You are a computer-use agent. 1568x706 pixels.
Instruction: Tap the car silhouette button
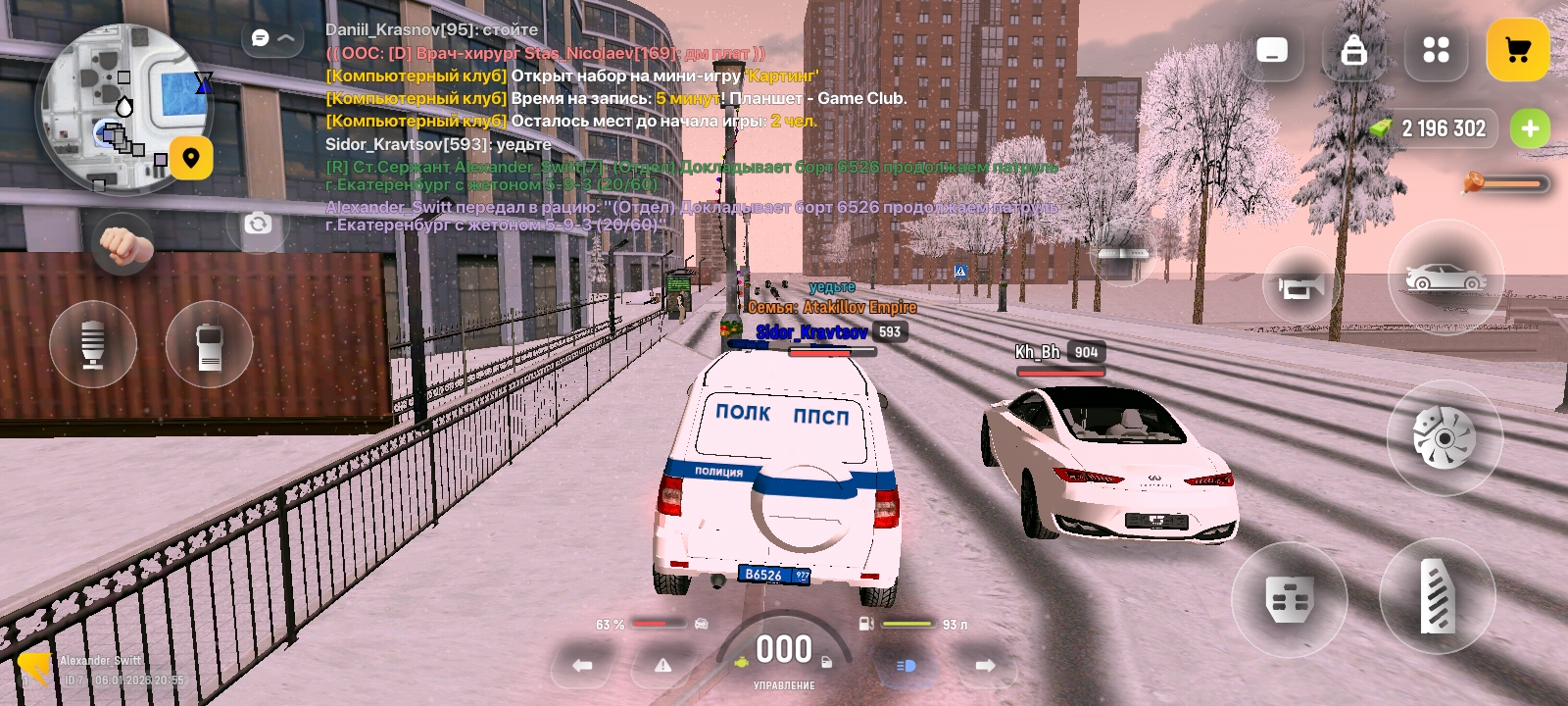point(1445,277)
